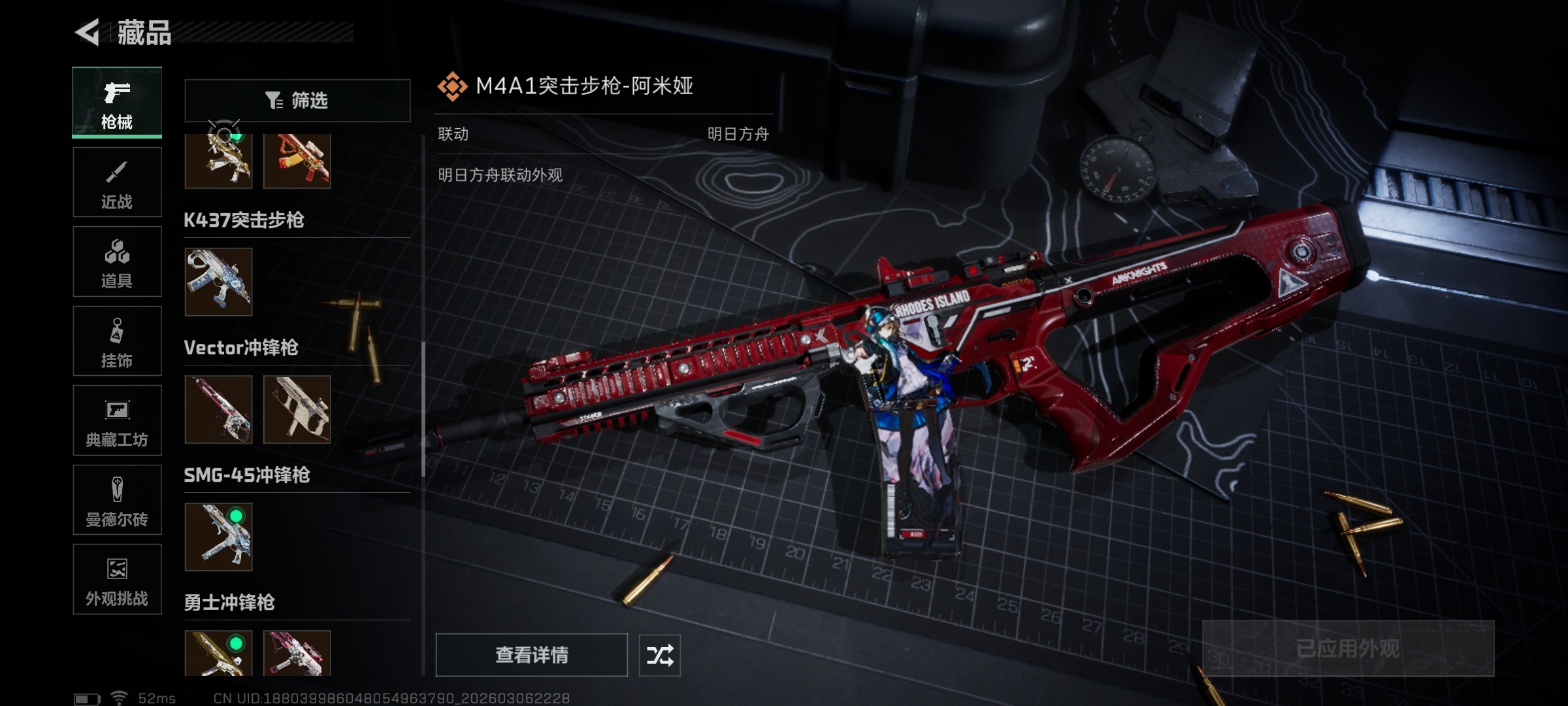Choose the beige Vector skin thumbnail
This screenshot has height=706, width=1568.
point(297,409)
